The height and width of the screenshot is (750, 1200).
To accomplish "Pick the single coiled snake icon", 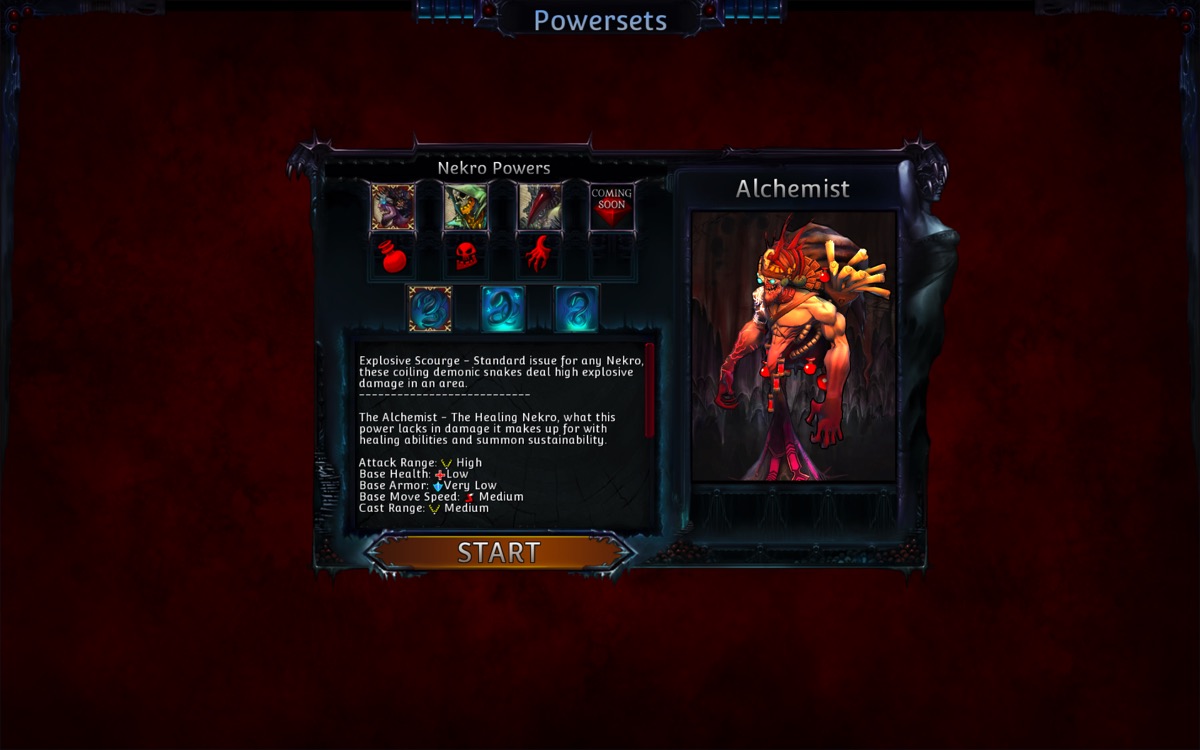I will pyautogui.click(x=576, y=309).
